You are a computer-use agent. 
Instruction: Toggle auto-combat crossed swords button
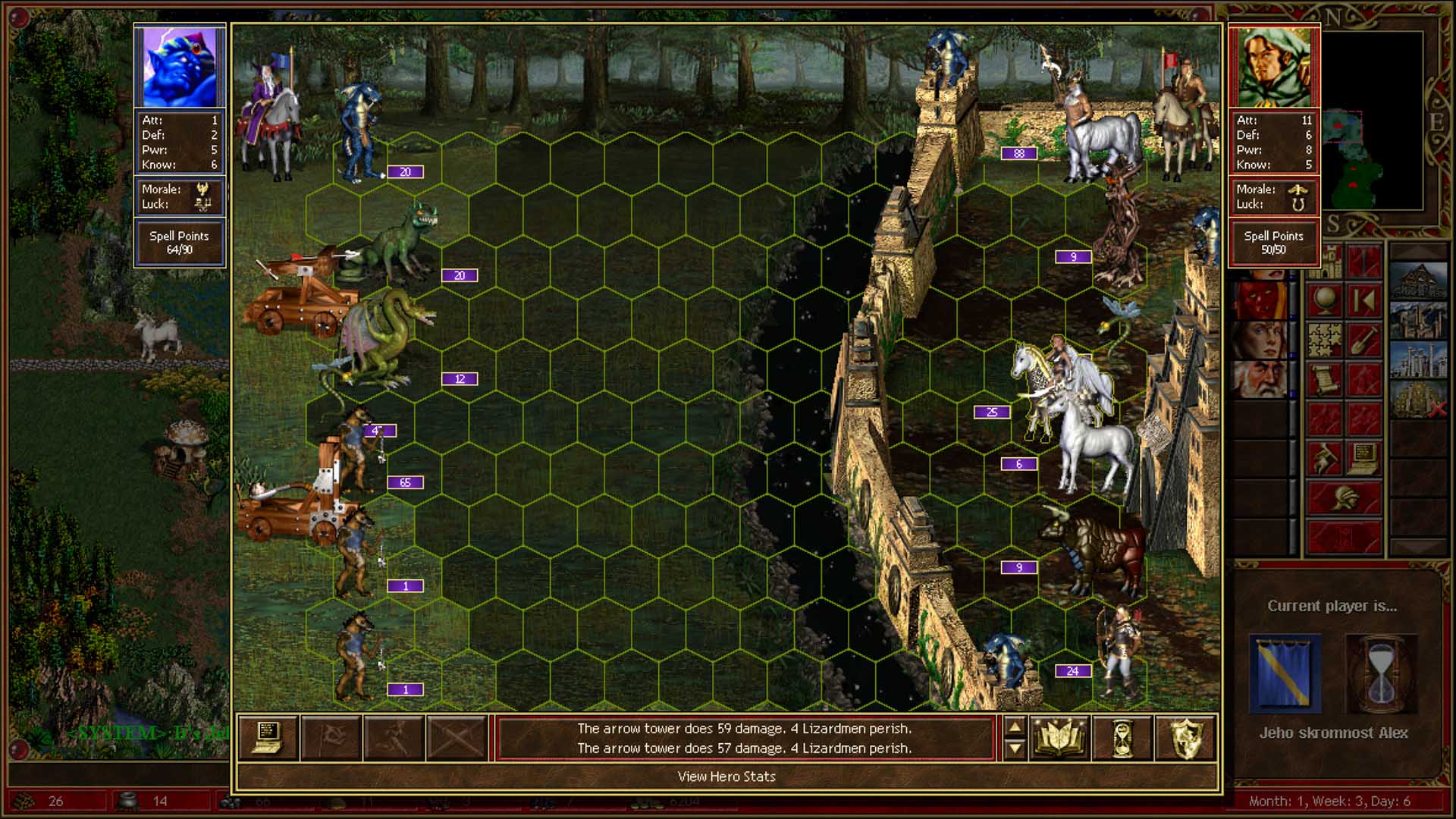[457, 737]
